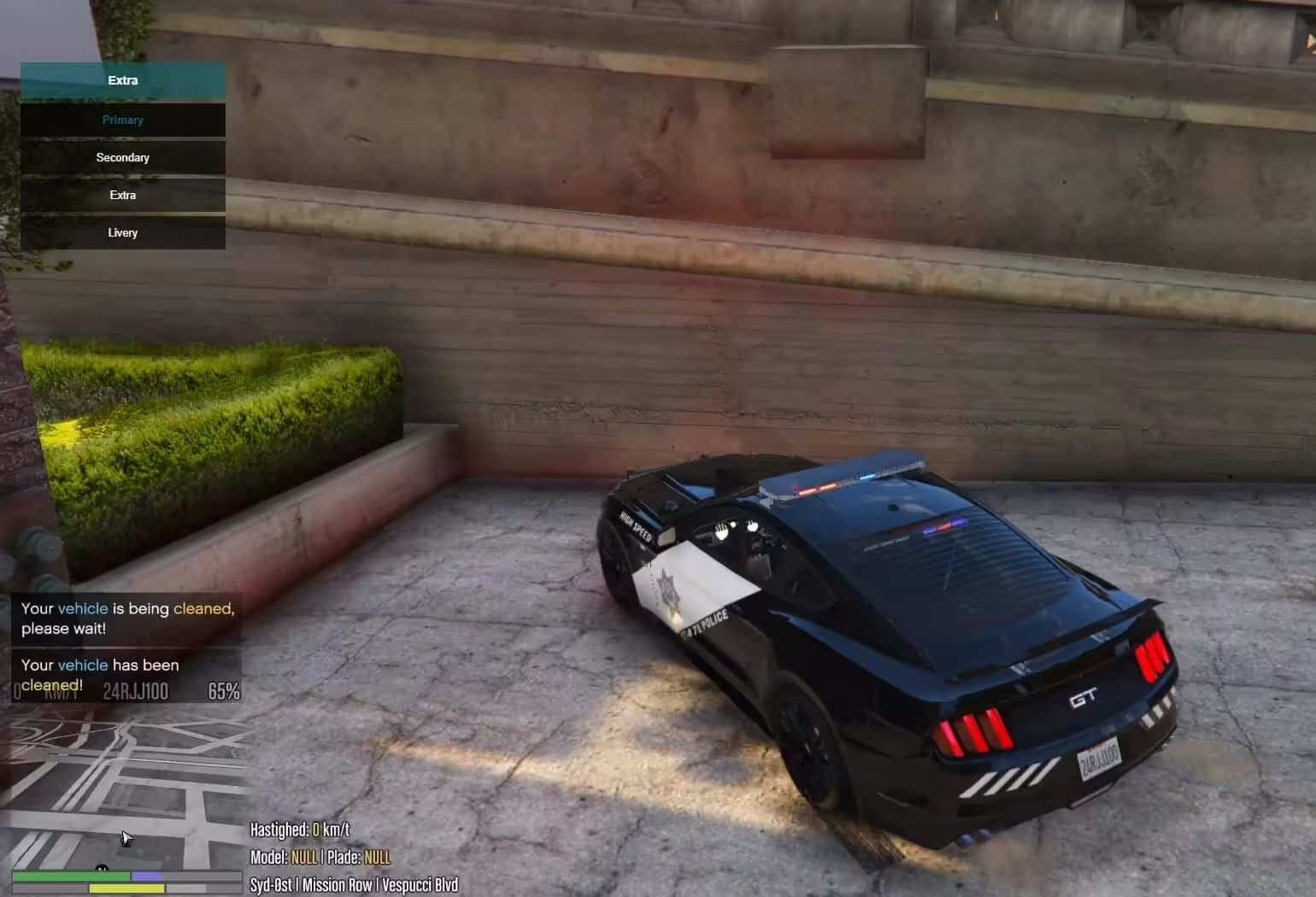Click the blue armor bar segment
Viewport: 1316px width, 897px height.
pyautogui.click(x=147, y=876)
